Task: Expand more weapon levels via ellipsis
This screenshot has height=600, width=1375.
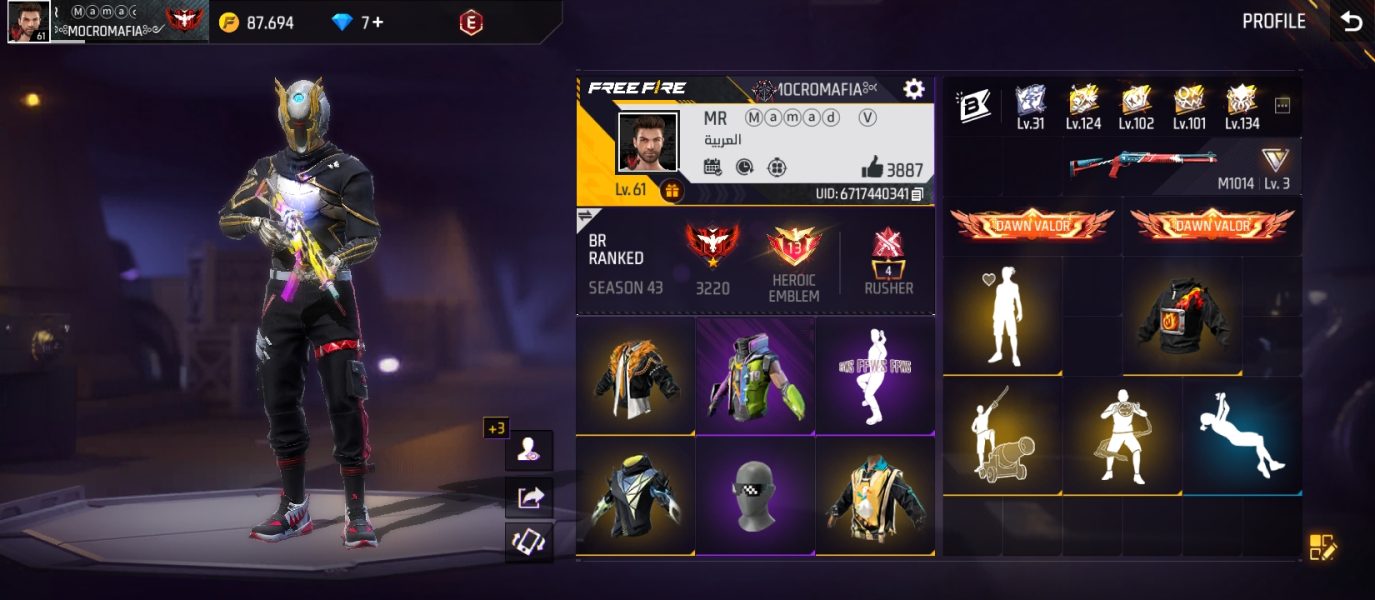Action: (x=1283, y=105)
